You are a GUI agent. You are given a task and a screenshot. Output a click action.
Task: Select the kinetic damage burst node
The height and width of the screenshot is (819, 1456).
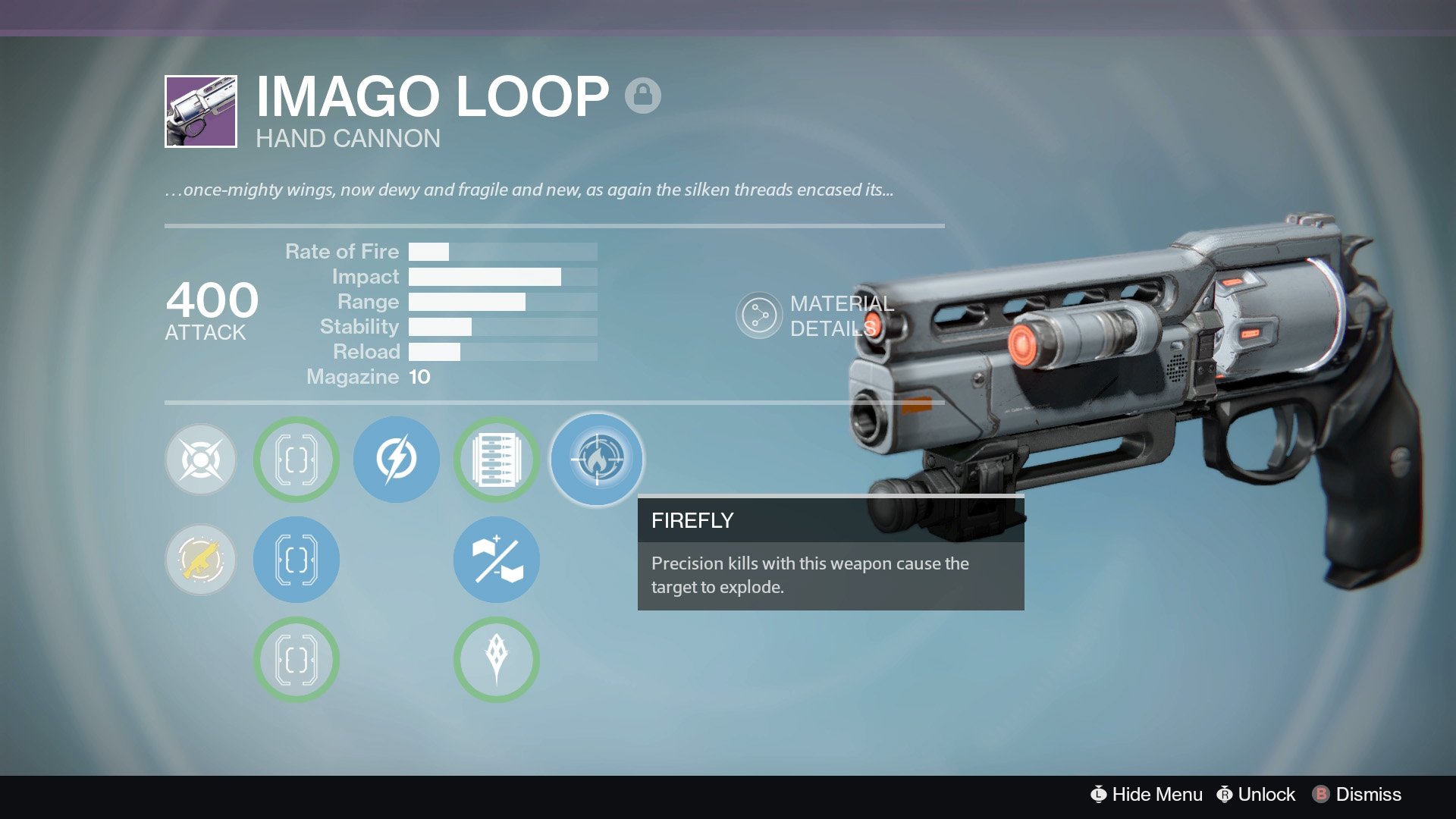click(201, 460)
